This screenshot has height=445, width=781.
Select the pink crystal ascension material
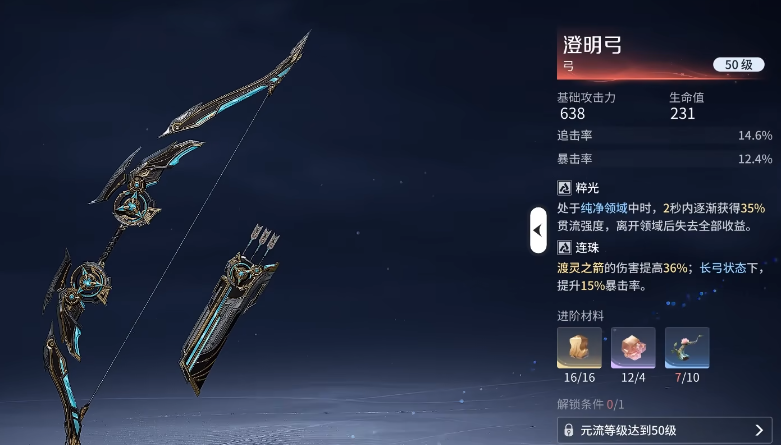(633, 347)
